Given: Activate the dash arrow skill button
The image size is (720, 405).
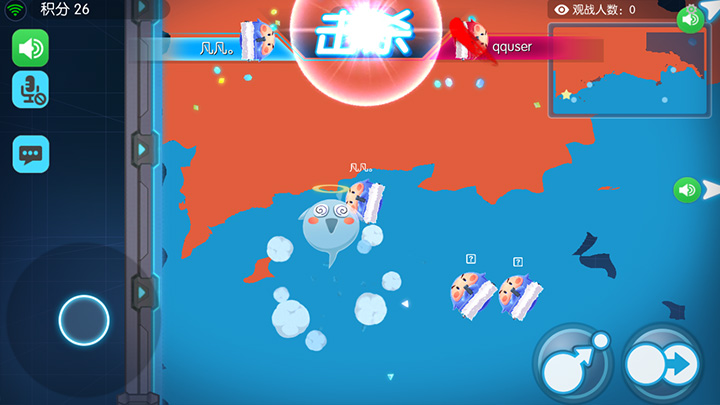Looking at the screenshot, I should coord(661,365).
